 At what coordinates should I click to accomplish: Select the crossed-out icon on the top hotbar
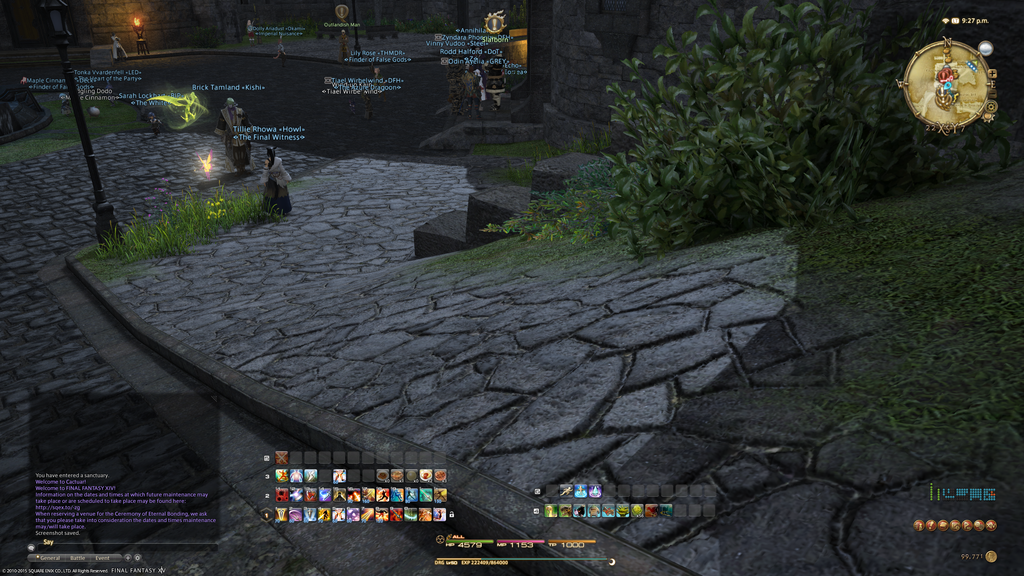pyautogui.click(x=281, y=457)
